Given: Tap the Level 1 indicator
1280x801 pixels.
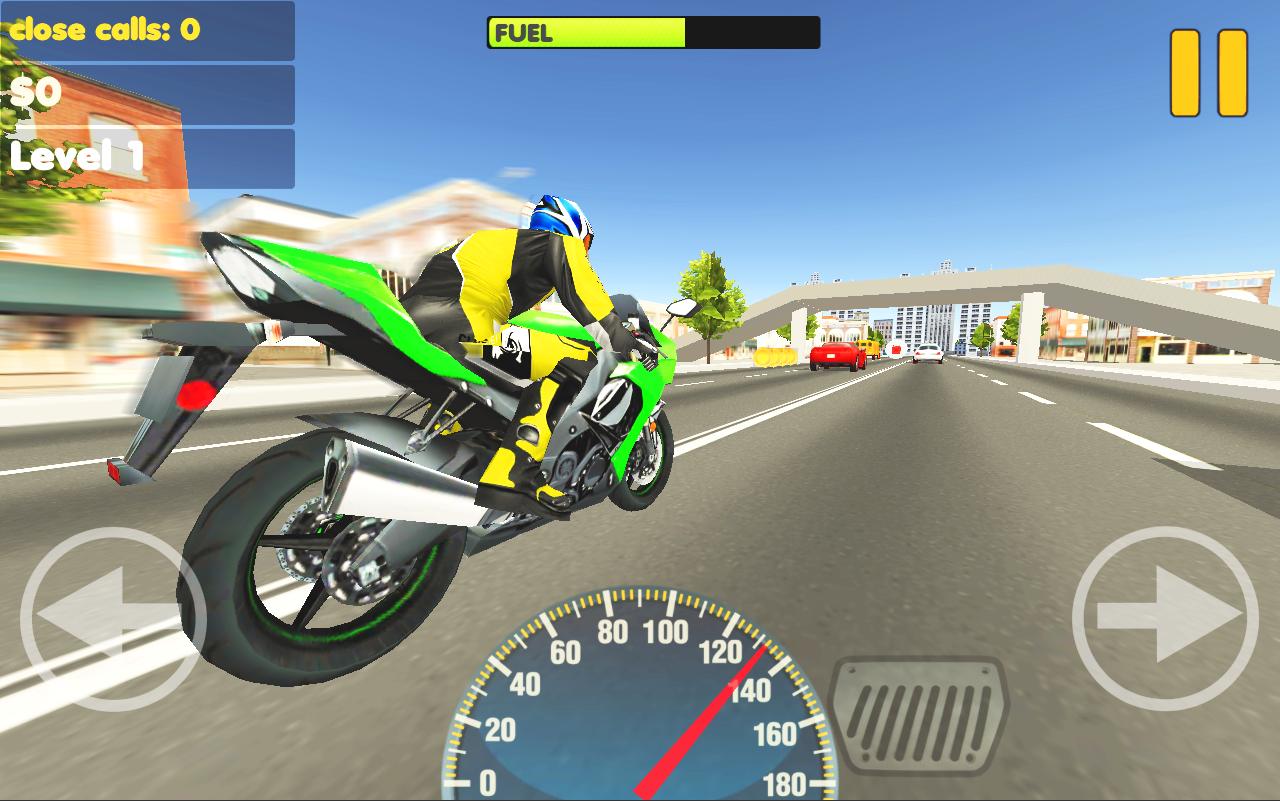Looking at the screenshot, I should click(x=77, y=153).
